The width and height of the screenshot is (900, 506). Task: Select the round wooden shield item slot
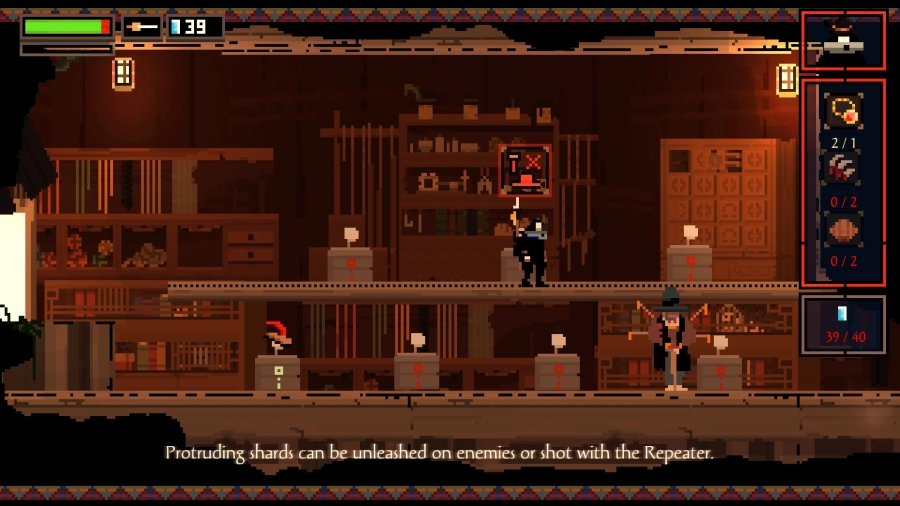tap(842, 231)
